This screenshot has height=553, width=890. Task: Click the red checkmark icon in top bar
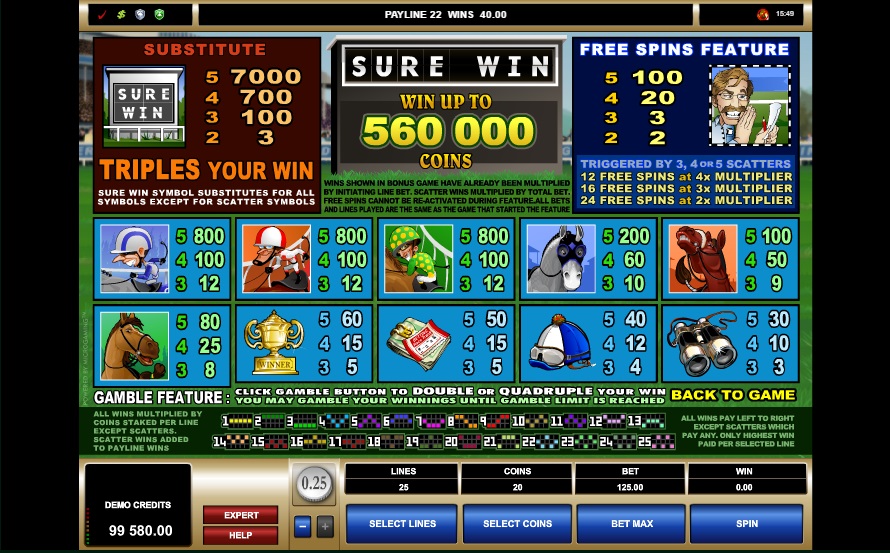click(x=102, y=15)
